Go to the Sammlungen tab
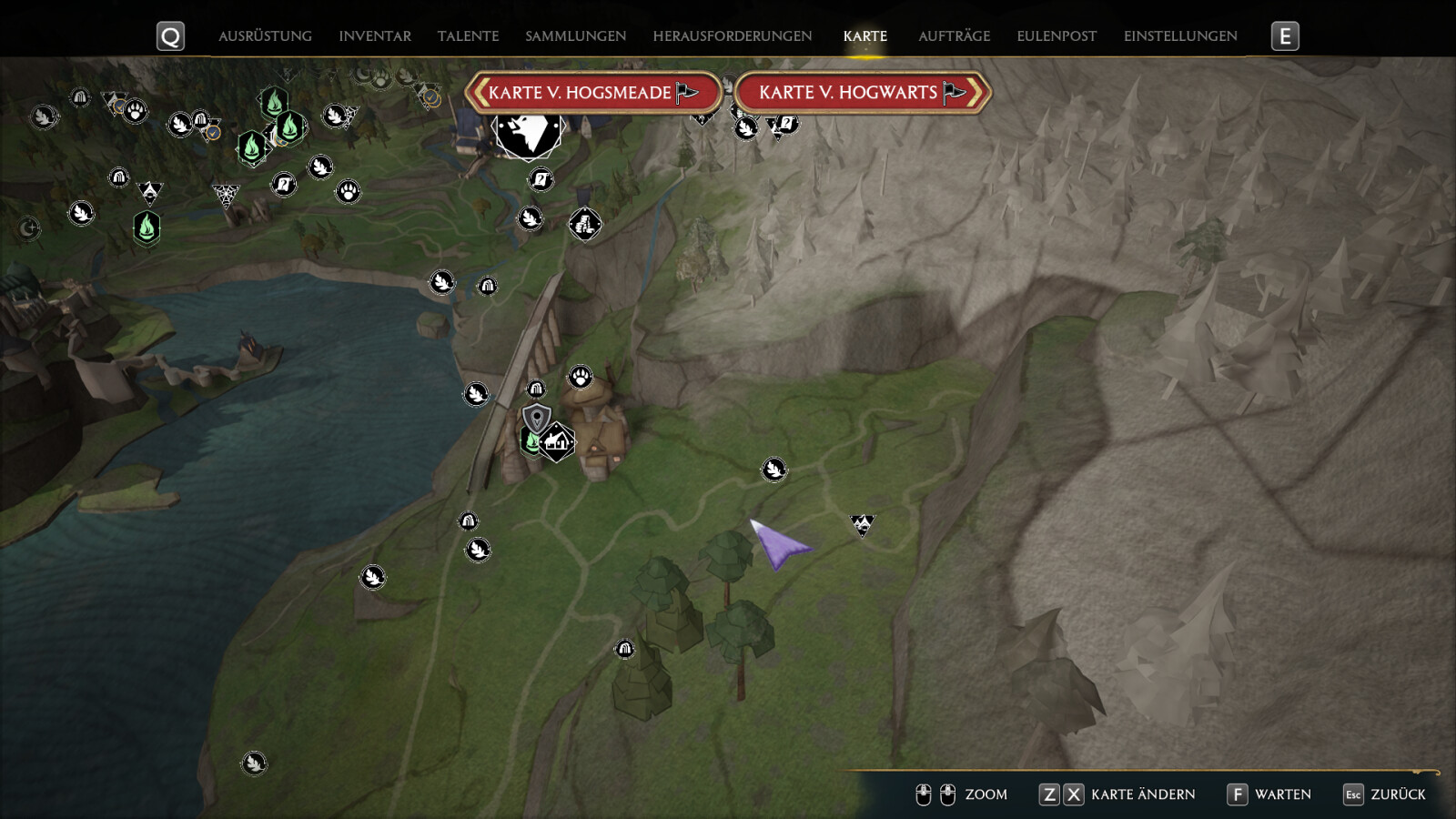The height and width of the screenshot is (819, 1456). tap(575, 36)
